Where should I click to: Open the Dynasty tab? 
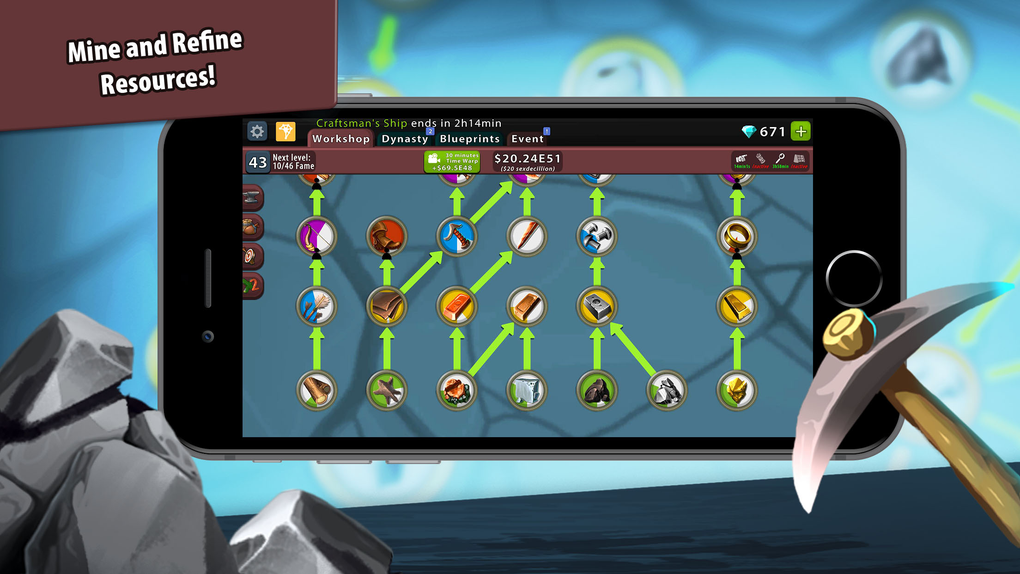tap(404, 139)
